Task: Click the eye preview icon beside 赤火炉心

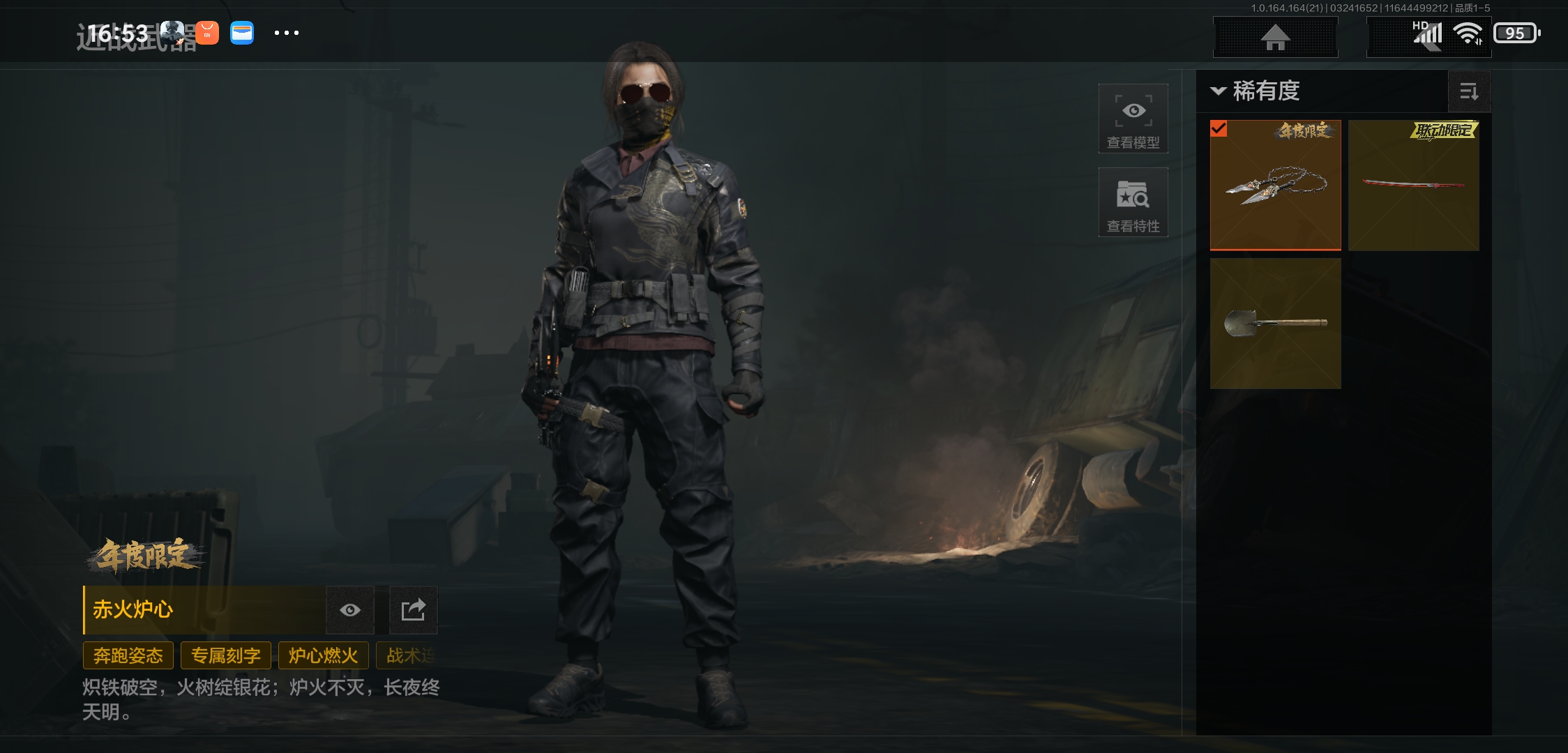Action: [350, 610]
